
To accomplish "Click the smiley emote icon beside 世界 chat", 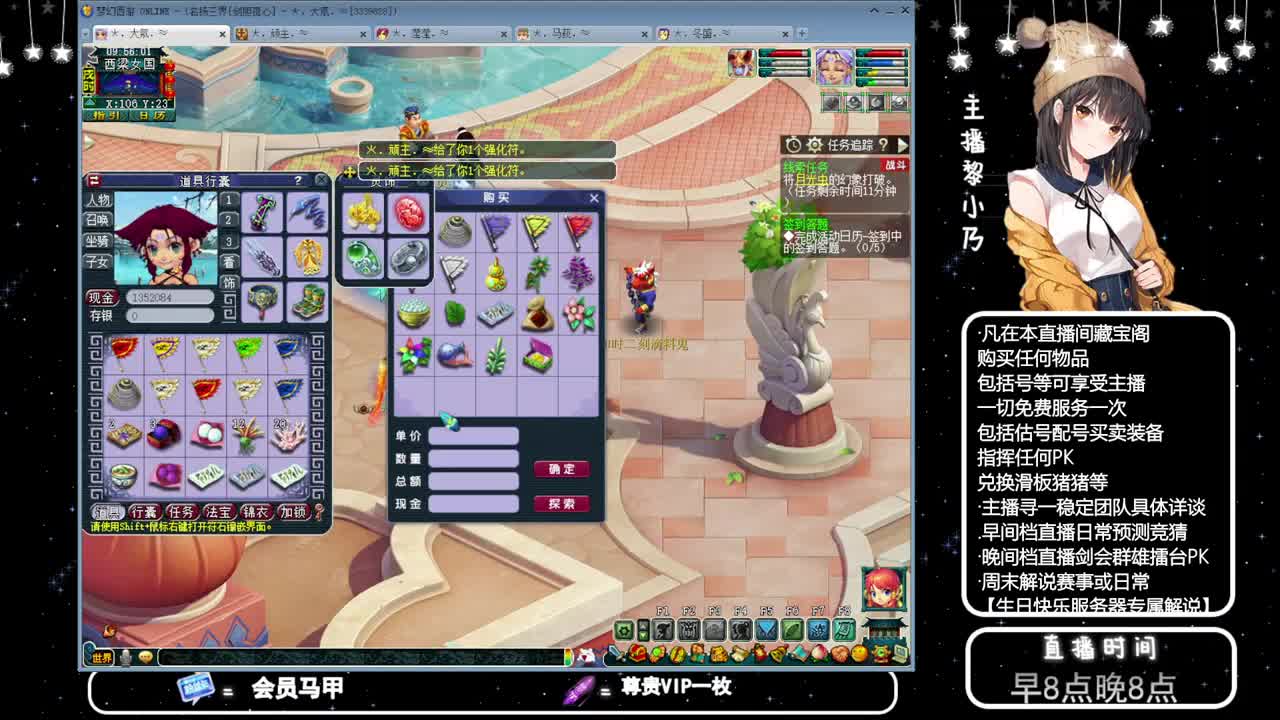I will (x=147, y=655).
